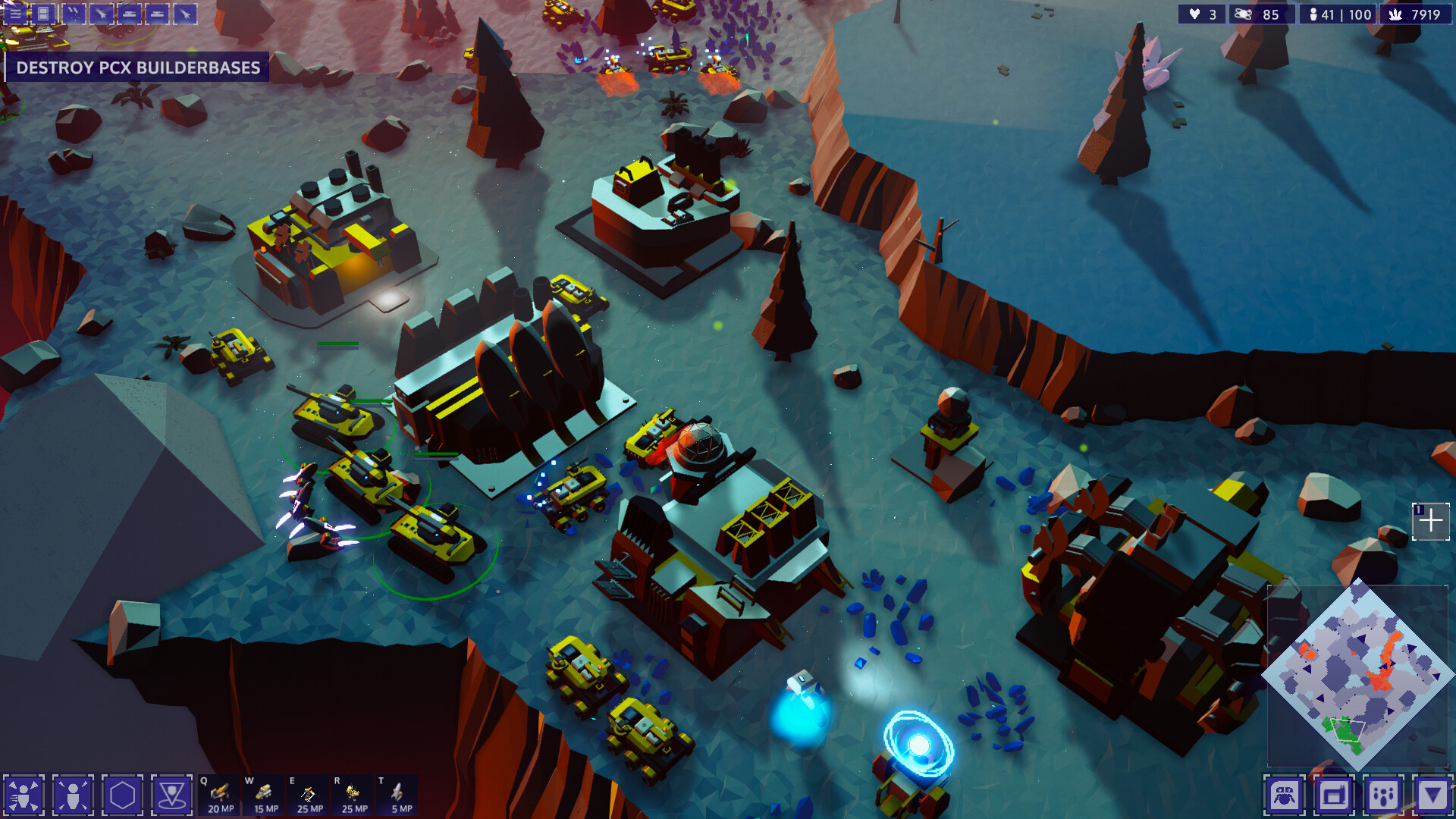Screen dimensions: 1456x819
Task: Select the jet aircraft icon in the top toolbar
Action: pos(102,14)
